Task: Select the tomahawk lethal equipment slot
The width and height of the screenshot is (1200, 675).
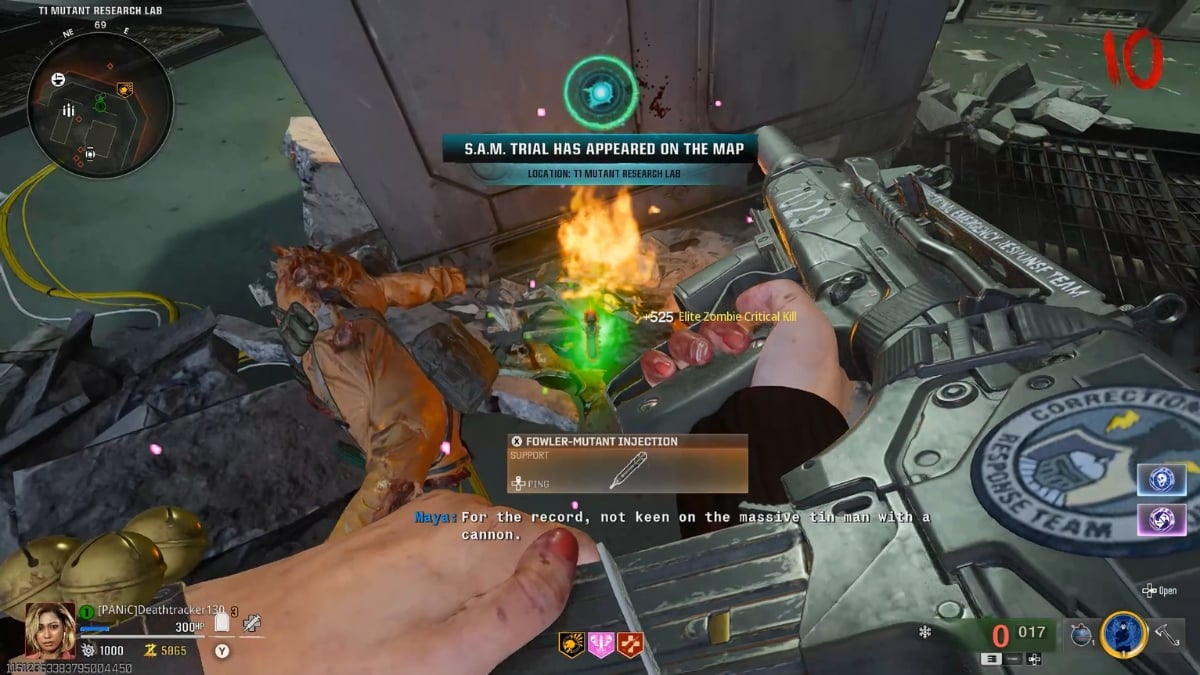Action: (x=1166, y=635)
